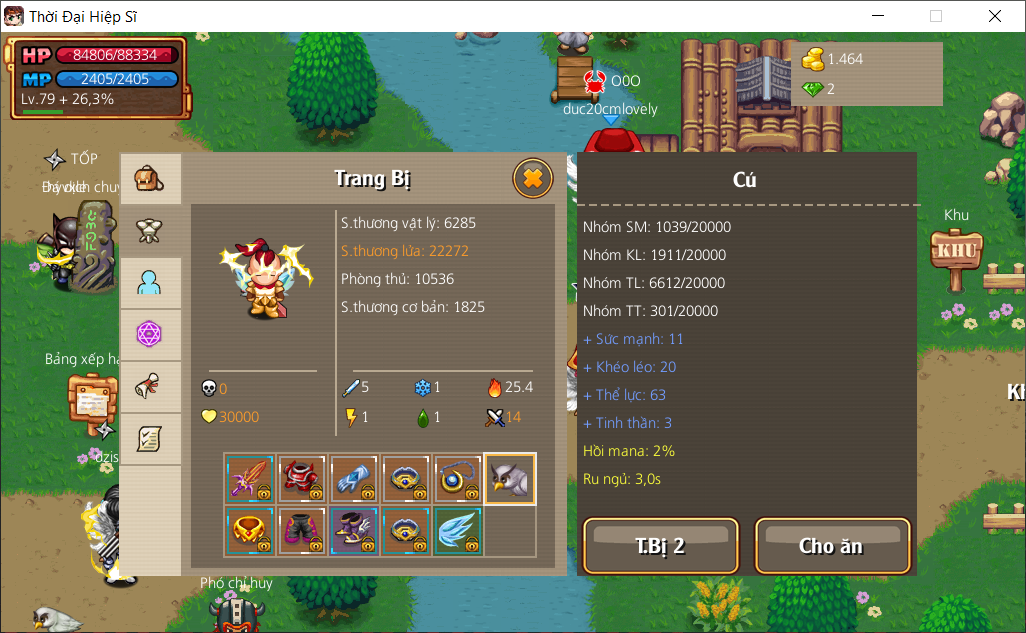This screenshot has height=633, width=1026.
Task: Open the backpack inventory tab
Action: [x=150, y=180]
